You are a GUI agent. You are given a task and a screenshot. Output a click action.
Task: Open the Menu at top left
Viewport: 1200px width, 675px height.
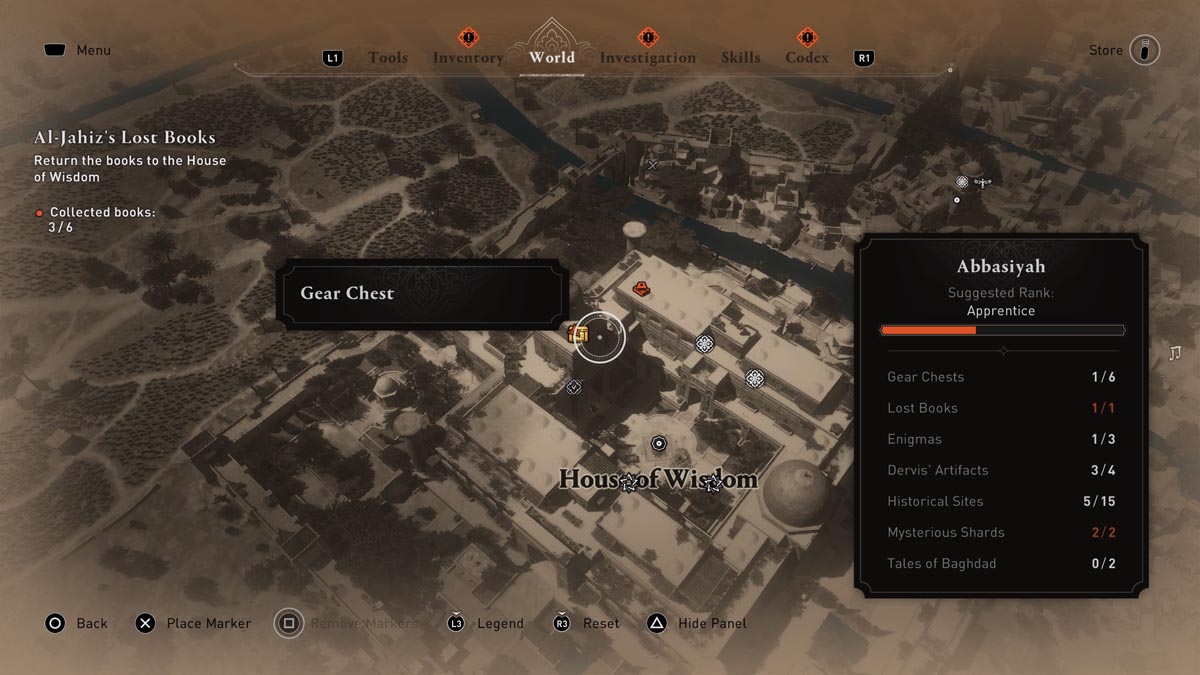click(76, 50)
